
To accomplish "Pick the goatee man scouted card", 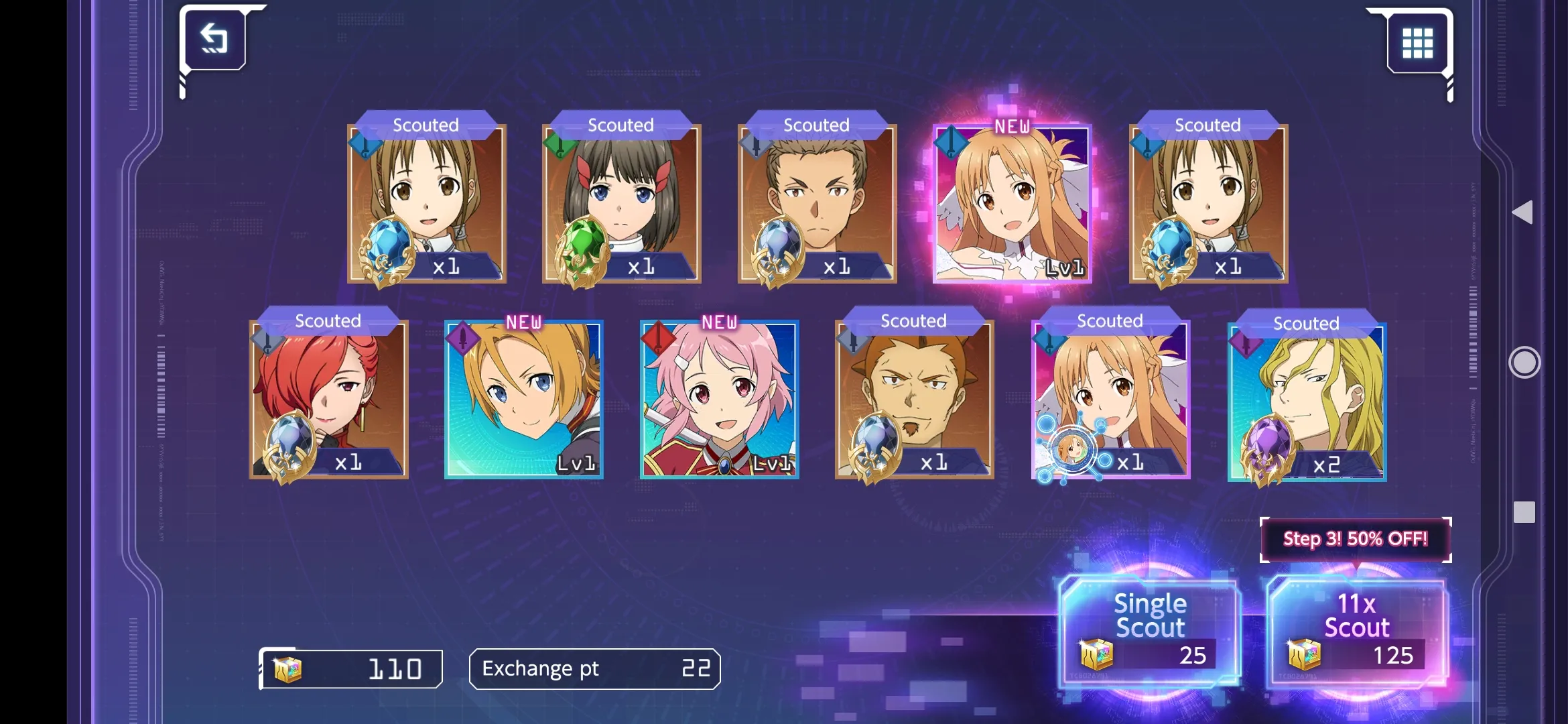I will (x=914, y=399).
